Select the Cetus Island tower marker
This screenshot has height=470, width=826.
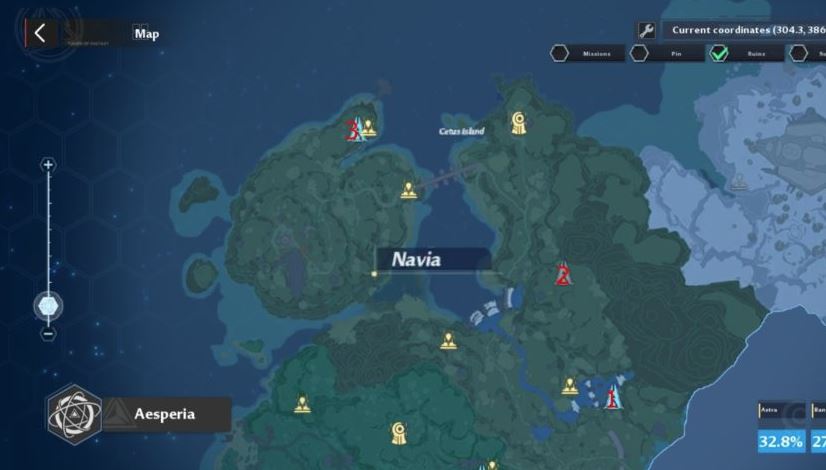(518, 122)
